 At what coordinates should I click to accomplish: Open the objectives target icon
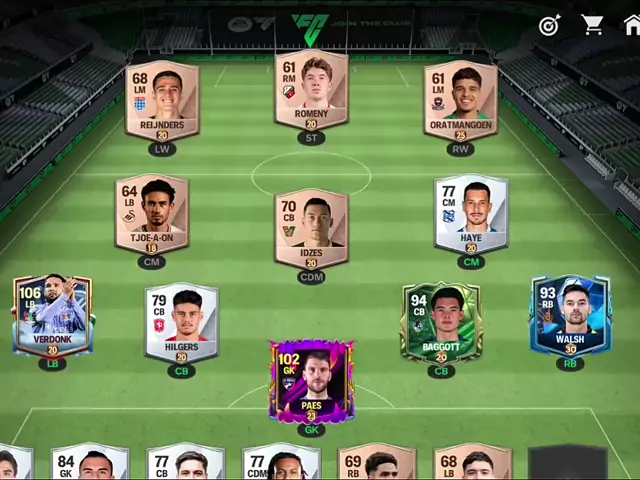[x=550, y=25]
